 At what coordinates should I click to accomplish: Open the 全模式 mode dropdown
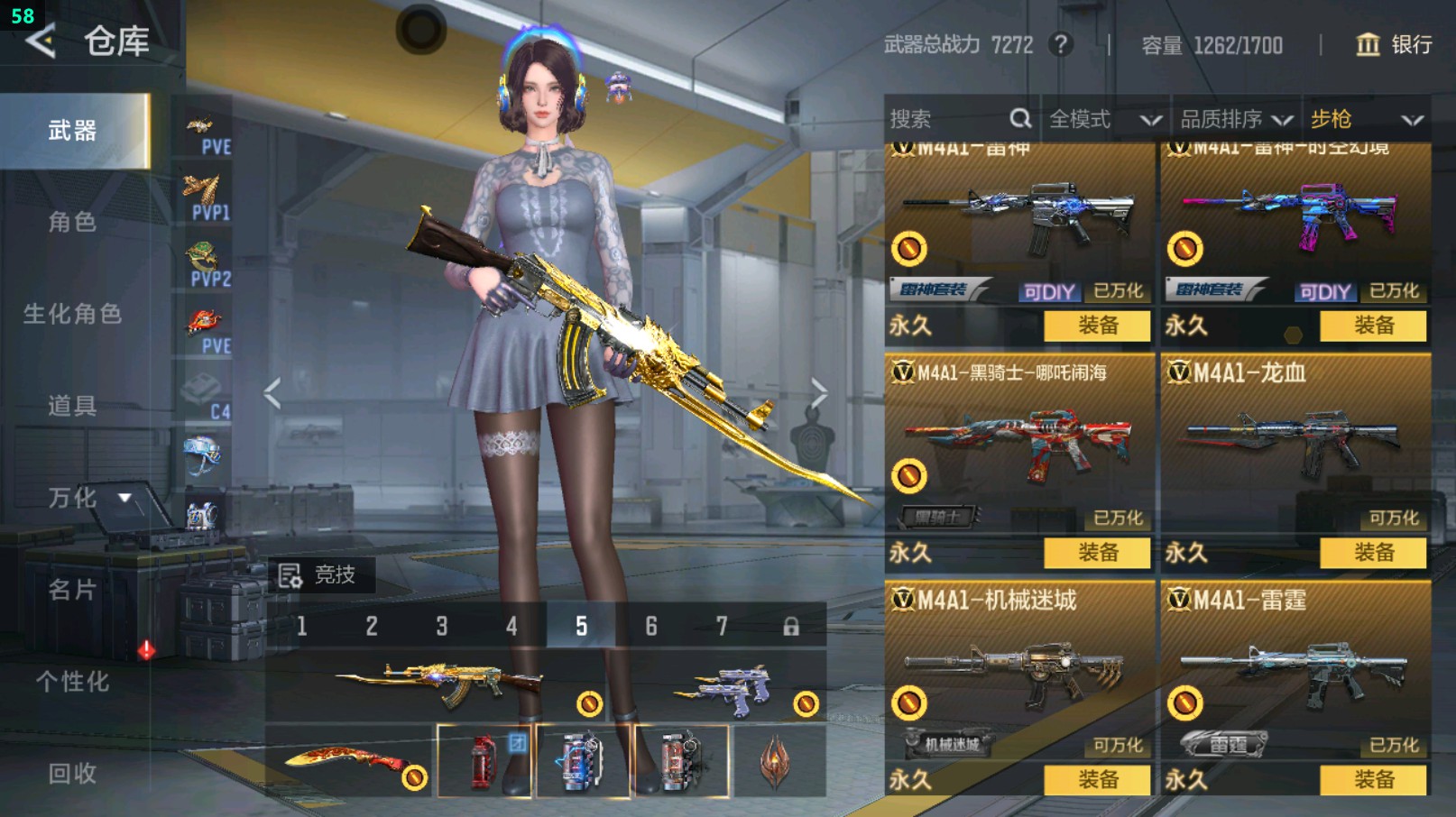(1104, 119)
